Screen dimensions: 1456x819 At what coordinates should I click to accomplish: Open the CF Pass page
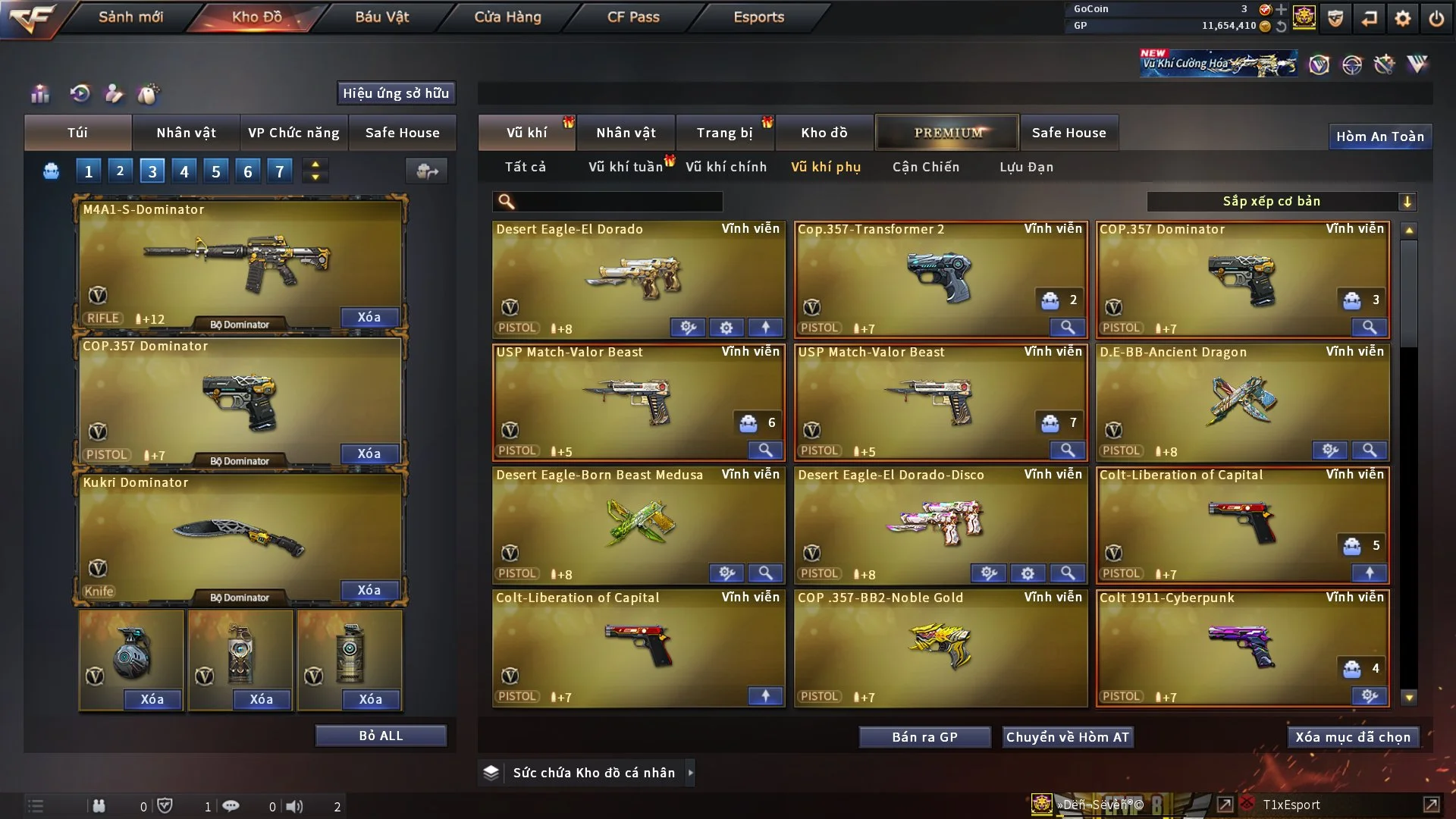[633, 17]
